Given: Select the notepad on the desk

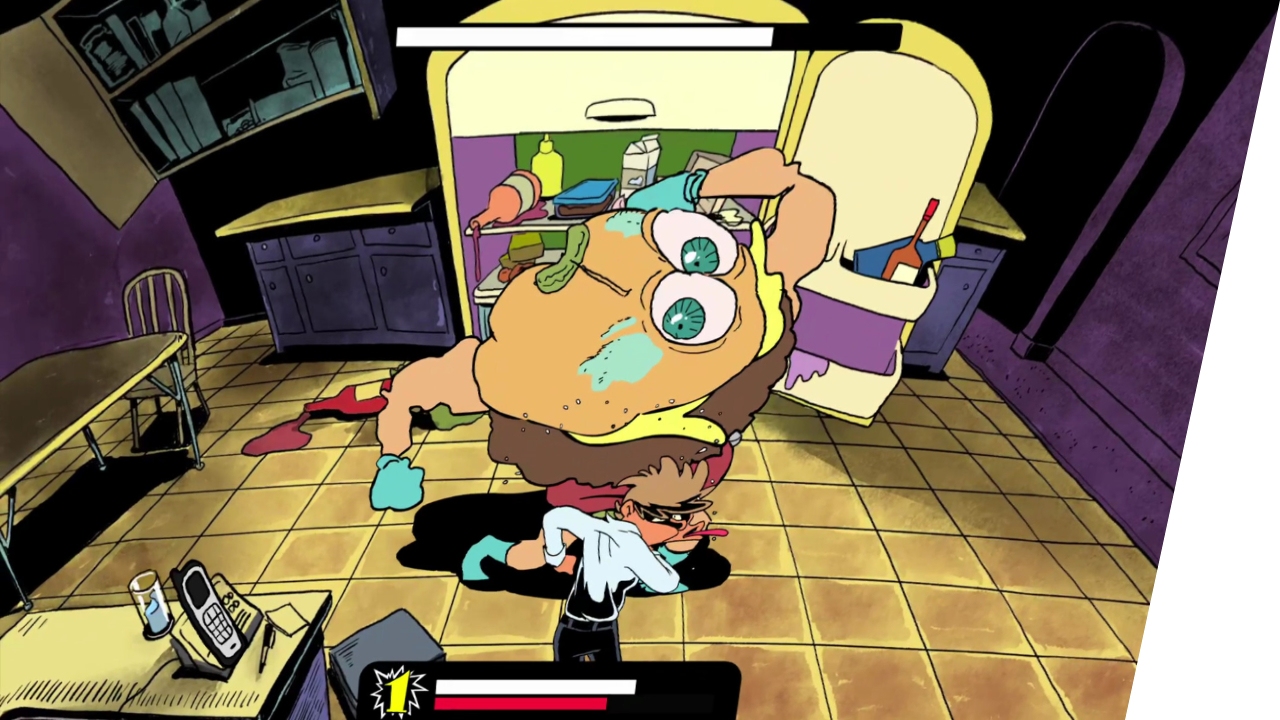Looking at the screenshot, I should [286, 620].
